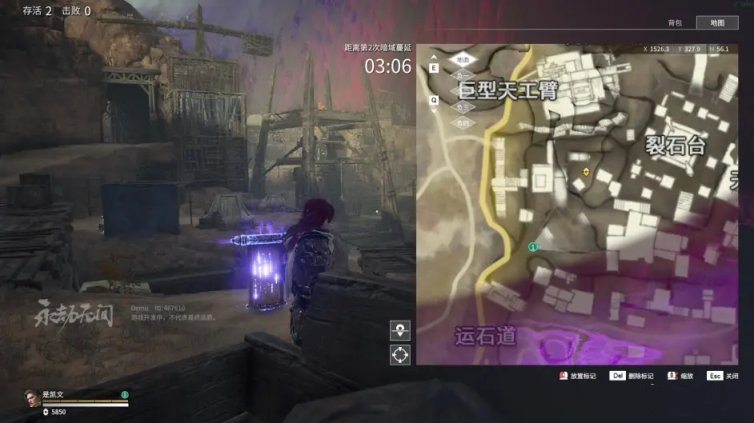Screen dimensions: 754x423
Task: Activate the crosshair locate-player button
Action: 400,354
